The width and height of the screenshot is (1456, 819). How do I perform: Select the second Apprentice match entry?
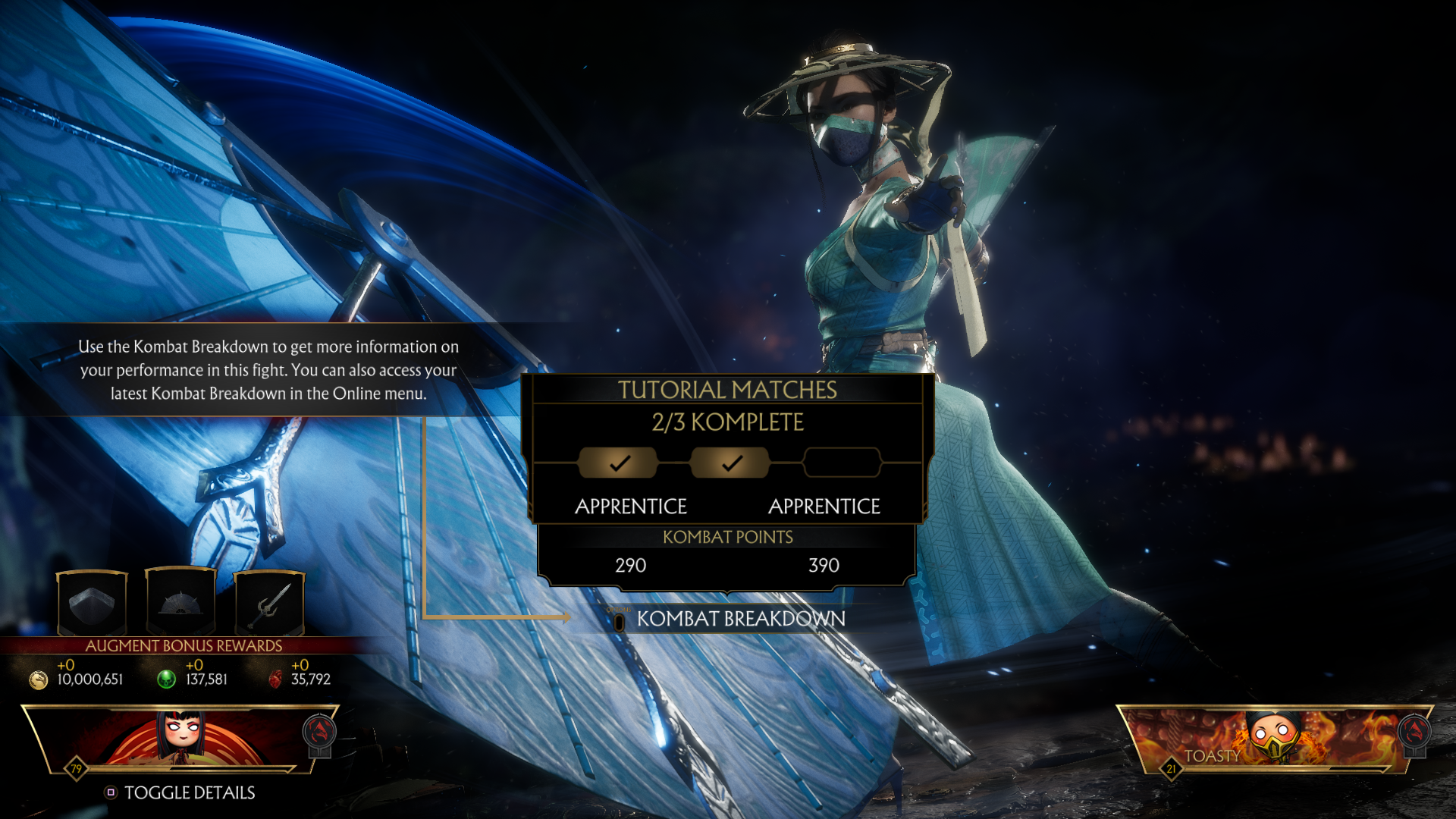[x=824, y=506]
